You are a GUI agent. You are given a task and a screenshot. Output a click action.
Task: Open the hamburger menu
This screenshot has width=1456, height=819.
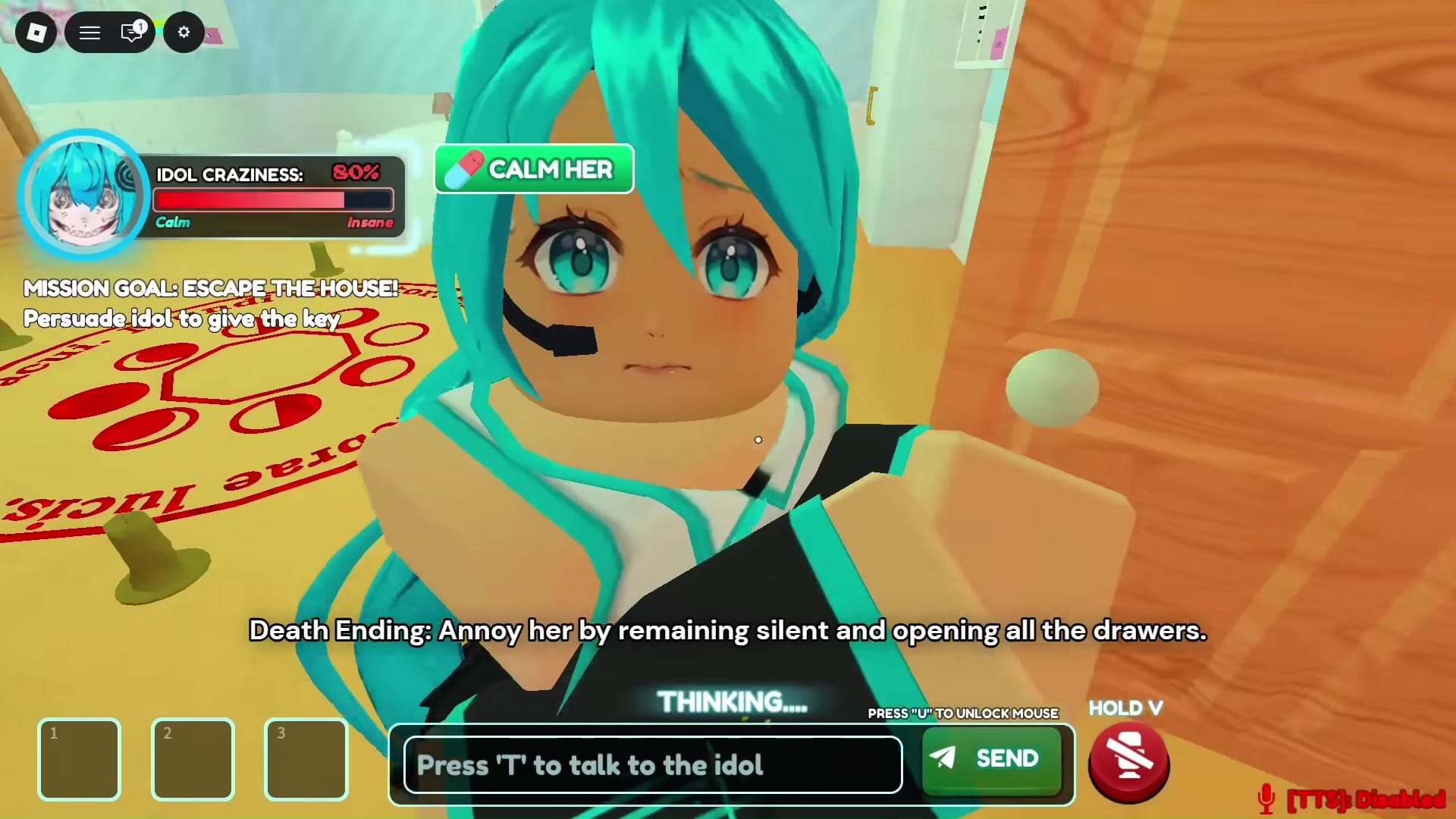pos(89,33)
